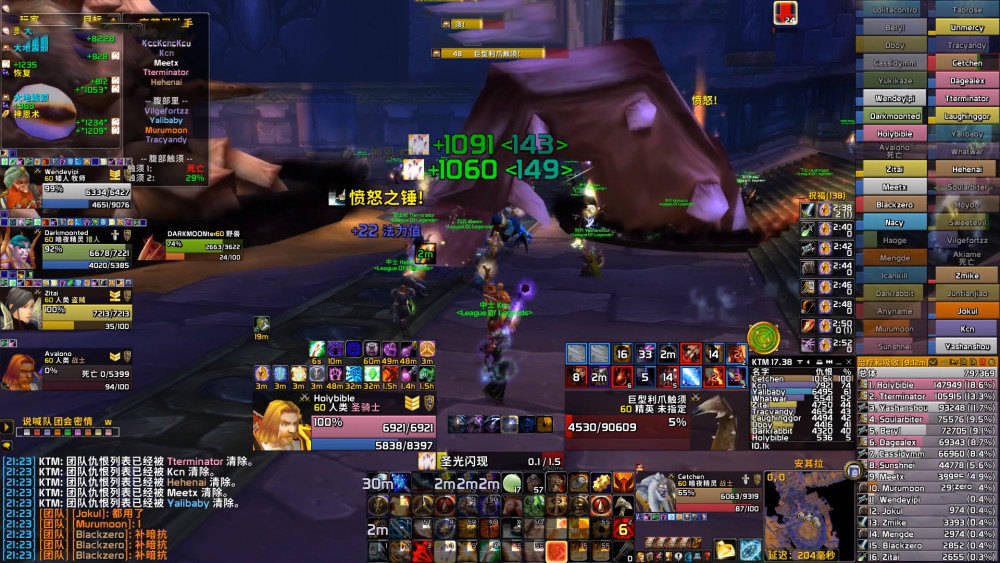This screenshot has height=563, width=1000.
Task: Select Jokul in the raid frames
Action: click(967, 311)
